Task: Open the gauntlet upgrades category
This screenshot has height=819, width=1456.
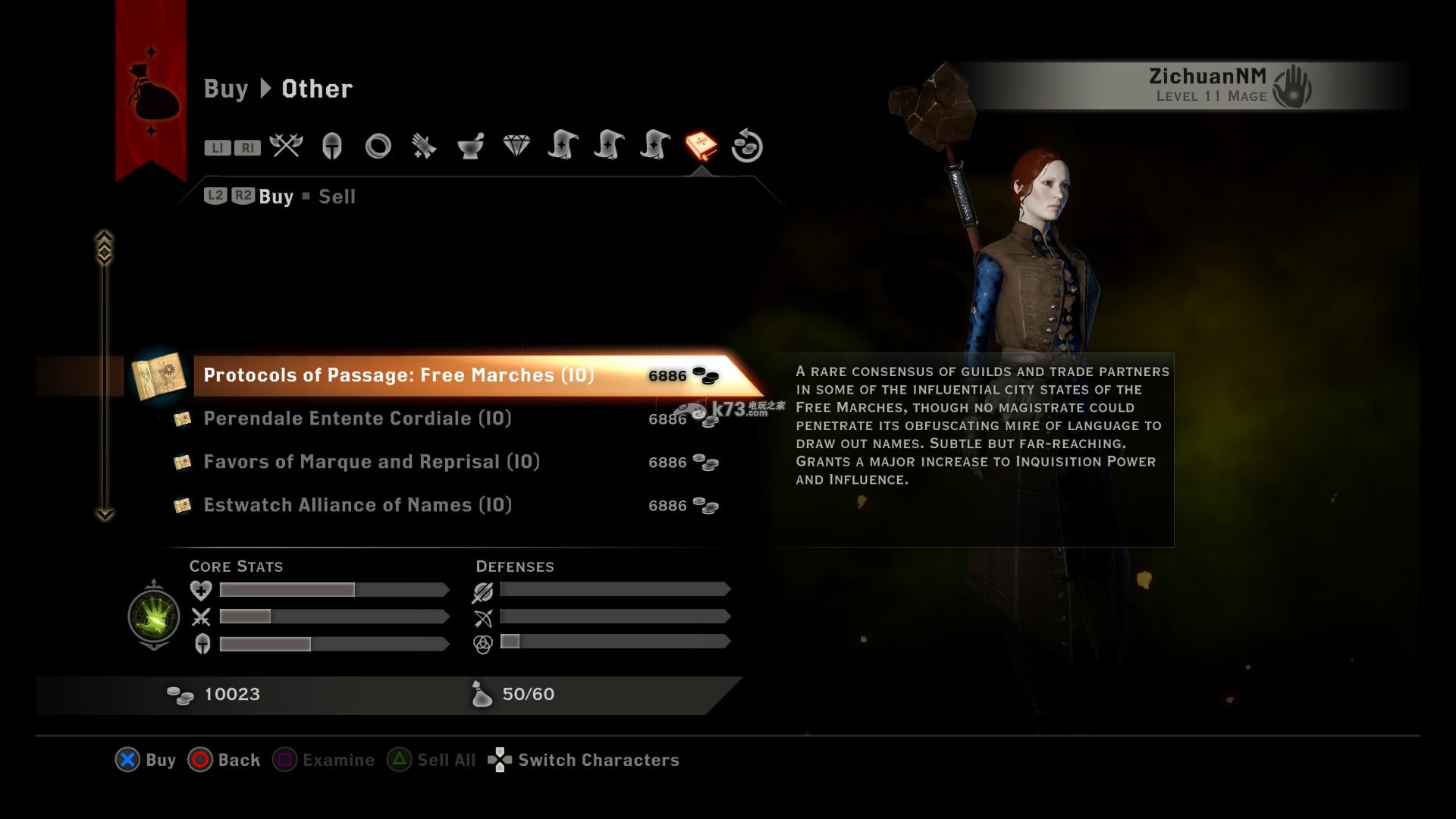Action: tap(424, 146)
